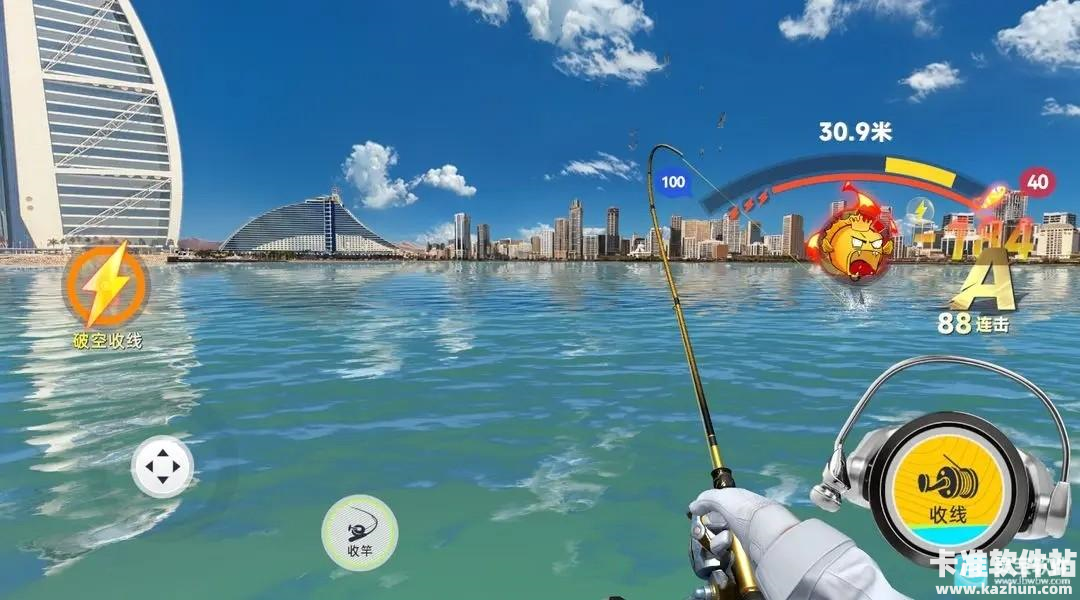Tap the 收竿 rod retract button
Screen dimensions: 1080x600
click(x=359, y=532)
